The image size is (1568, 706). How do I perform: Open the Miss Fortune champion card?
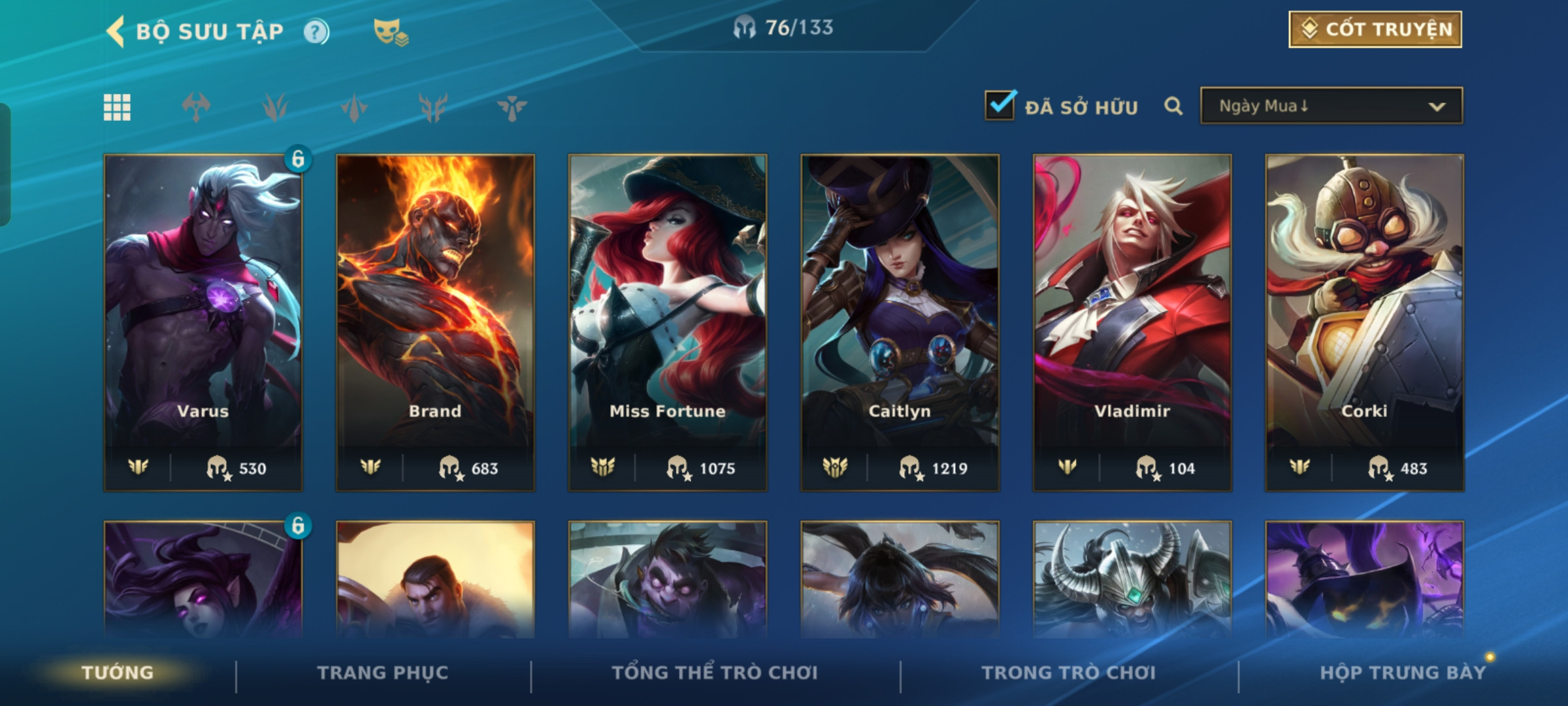pos(668,322)
